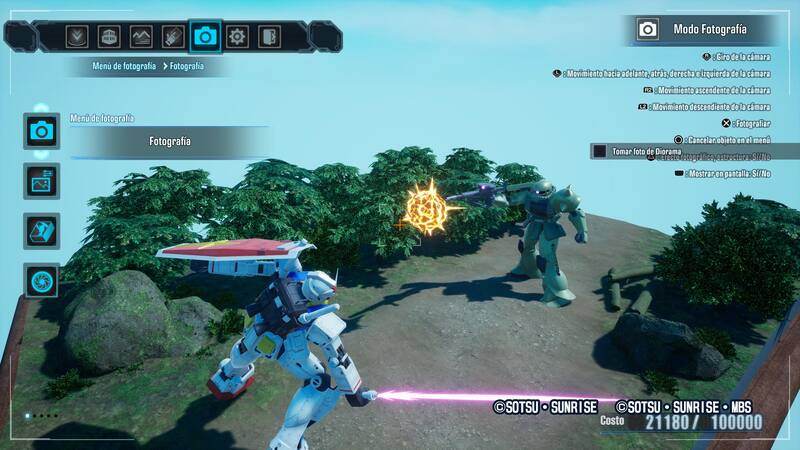Screen dimensions: 800x450
Task: Choose the mountain landscape toolbar icon
Action: click(x=141, y=37)
